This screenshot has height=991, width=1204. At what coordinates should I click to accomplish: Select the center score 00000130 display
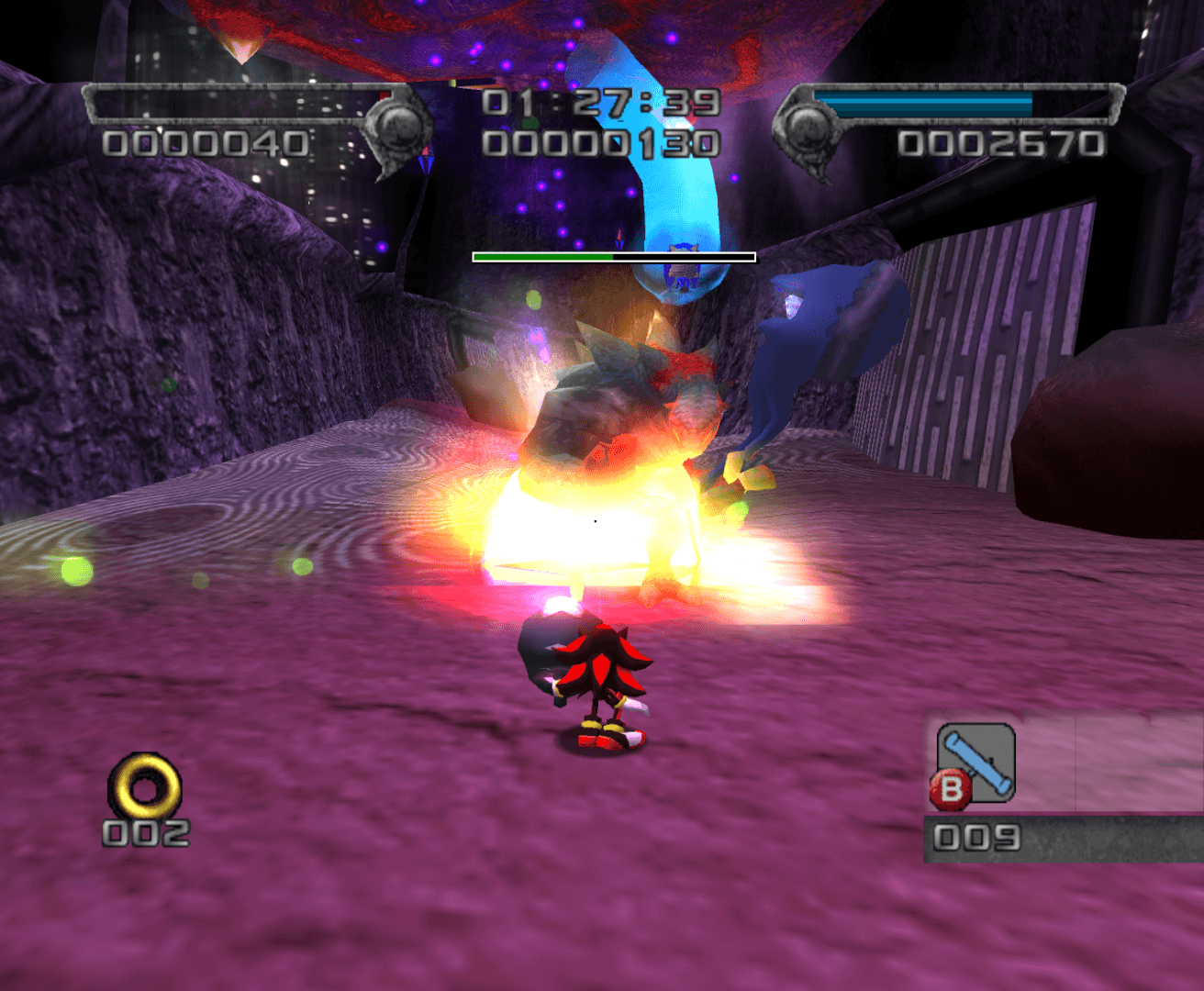click(x=599, y=142)
